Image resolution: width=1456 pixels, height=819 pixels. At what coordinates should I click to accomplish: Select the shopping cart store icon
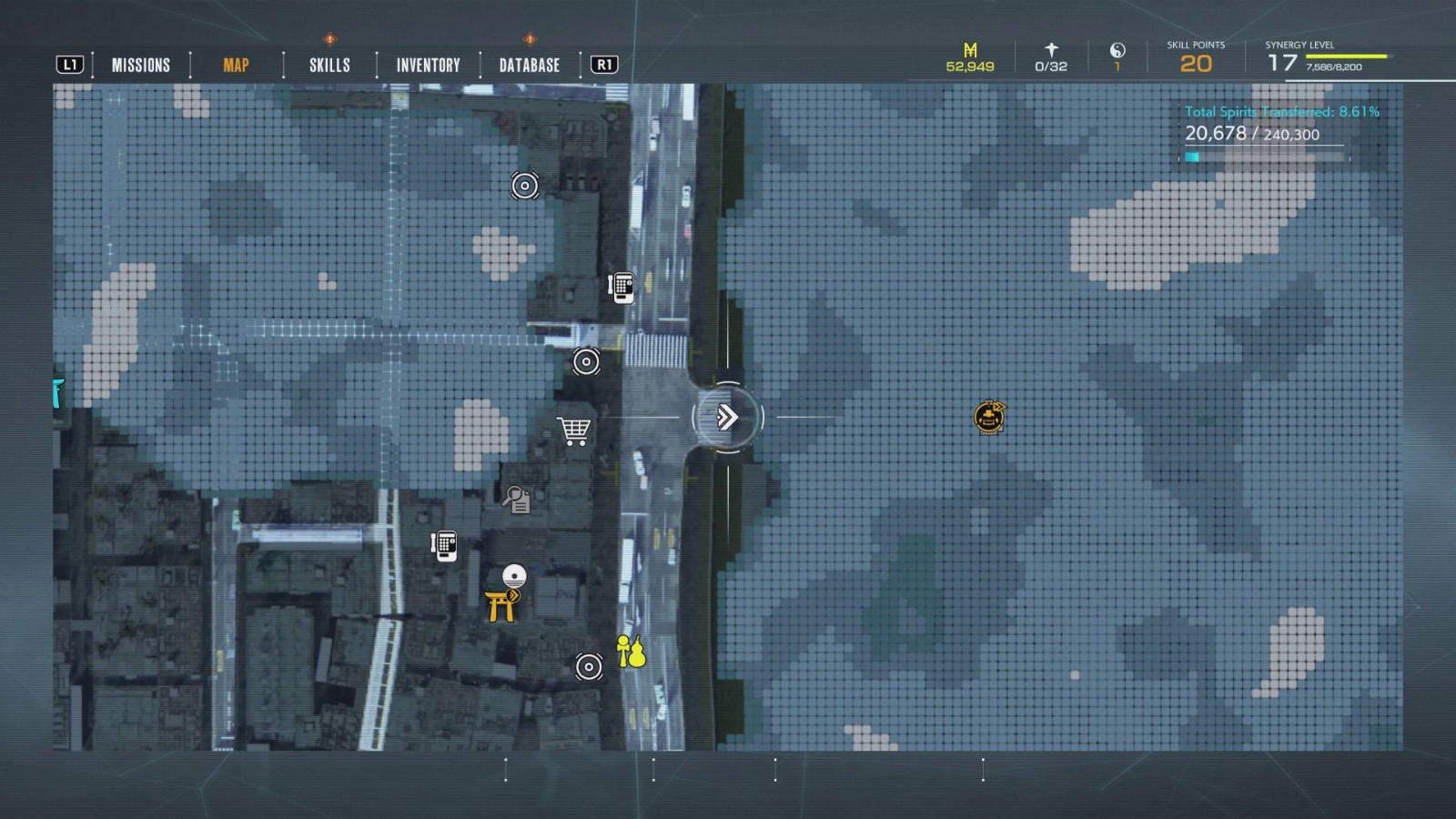(x=573, y=430)
